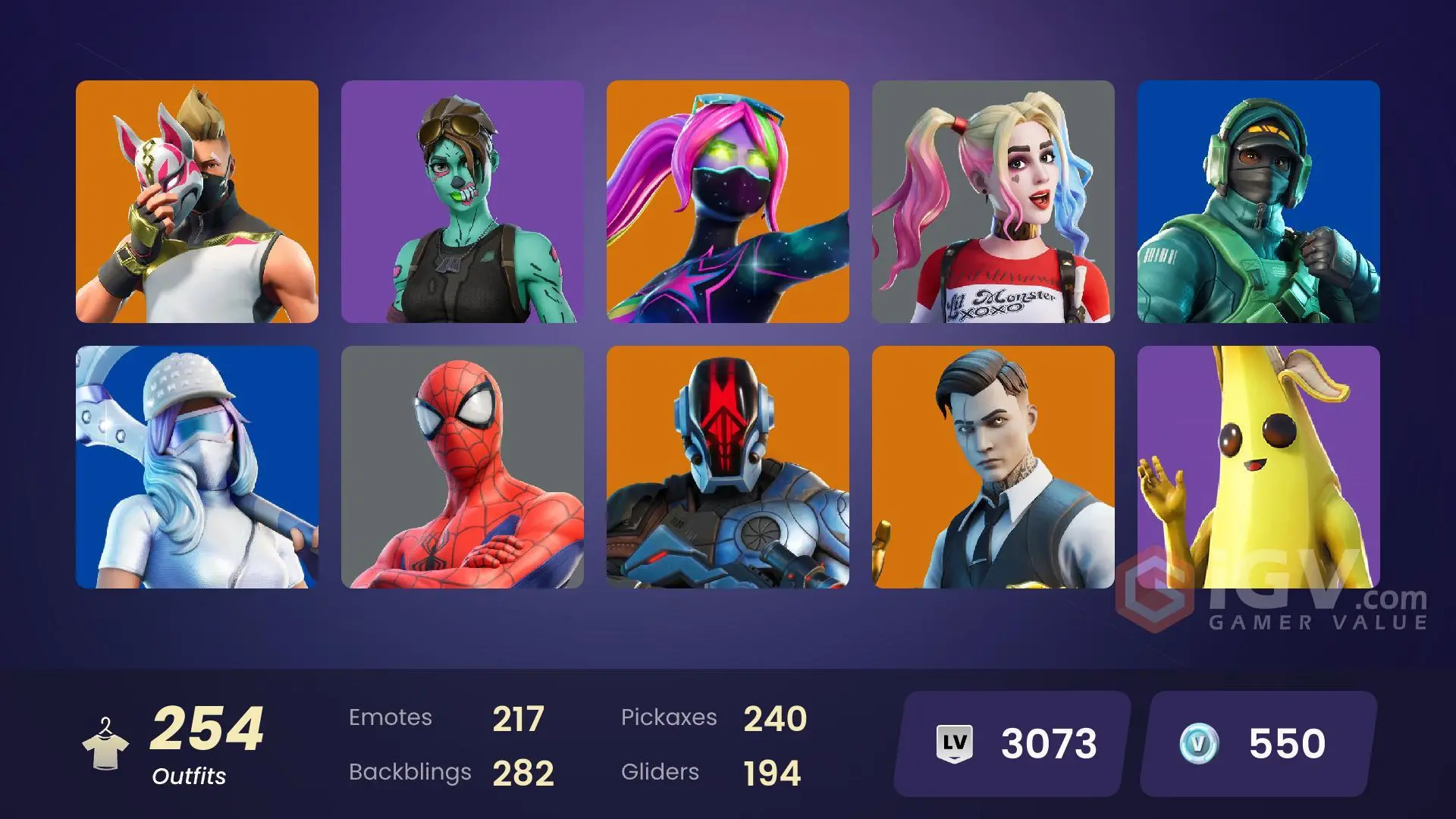This screenshot has height=819, width=1456.
Task: Click the Midas suited skin thumbnail
Action: [x=993, y=468]
